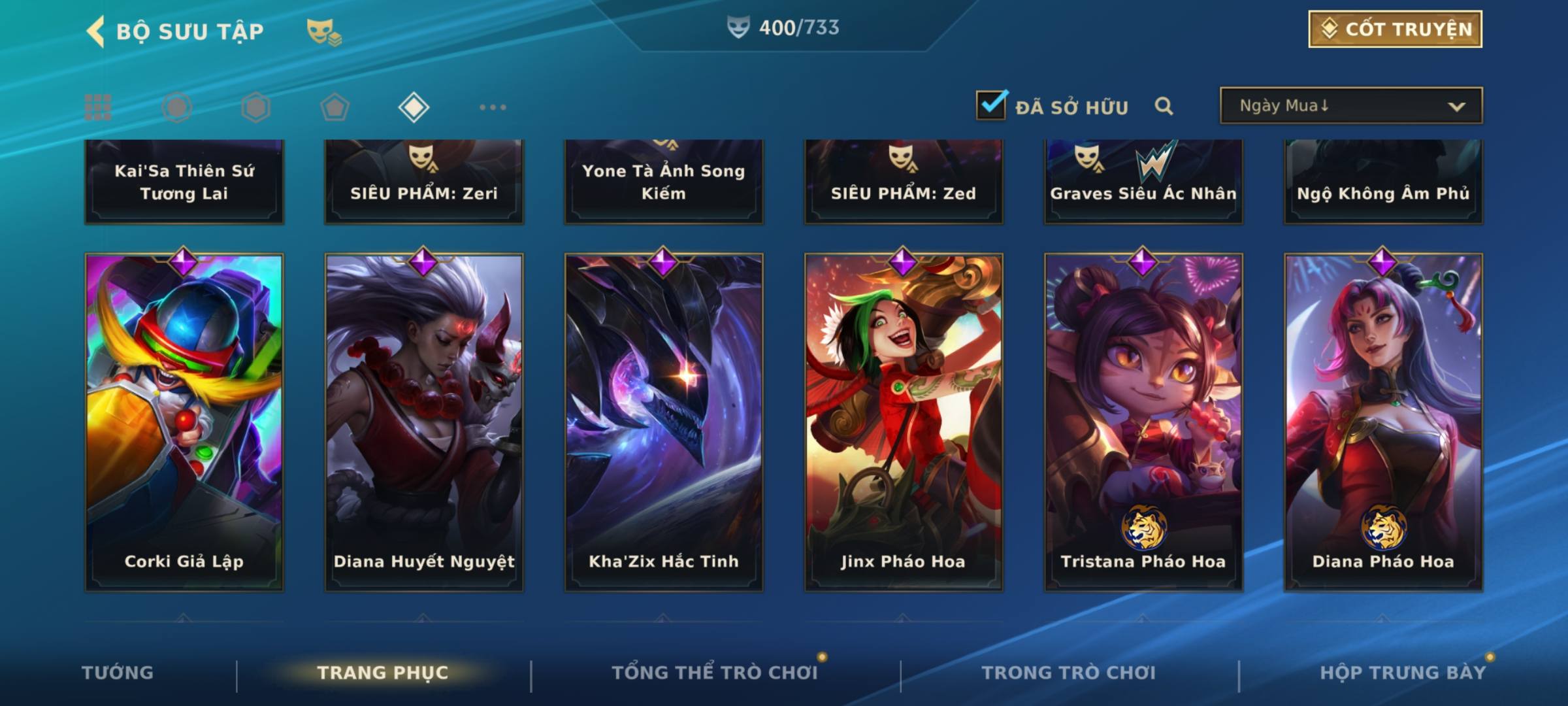The image size is (1568, 706).
Task: Choose the diamond rarity filter
Action: tap(414, 107)
